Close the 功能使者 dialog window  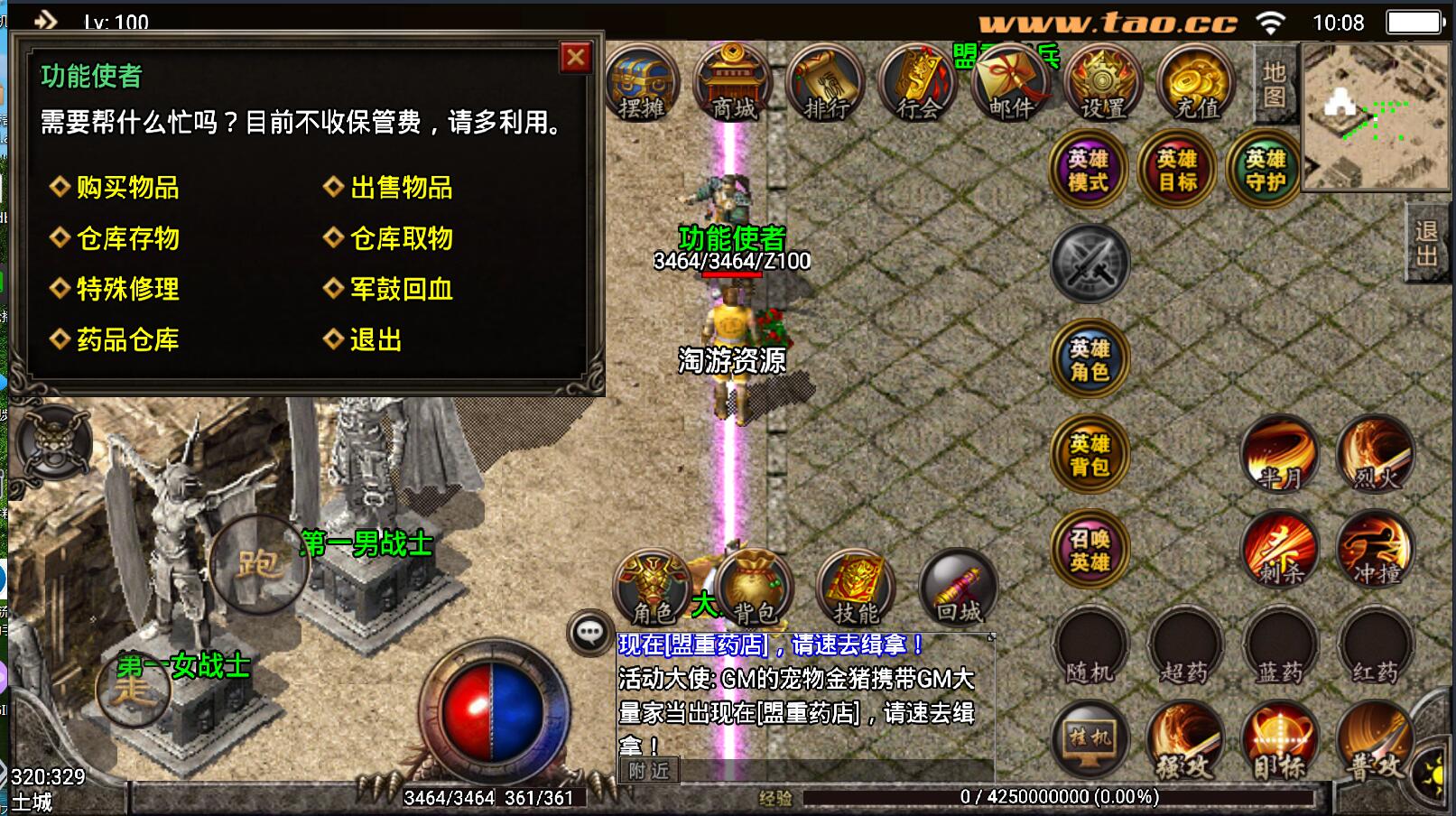click(x=575, y=58)
